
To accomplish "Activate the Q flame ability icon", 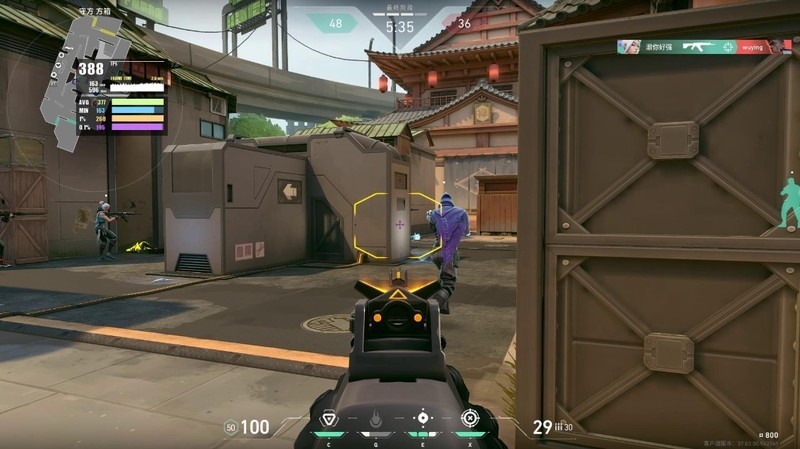I will point(376,419).
